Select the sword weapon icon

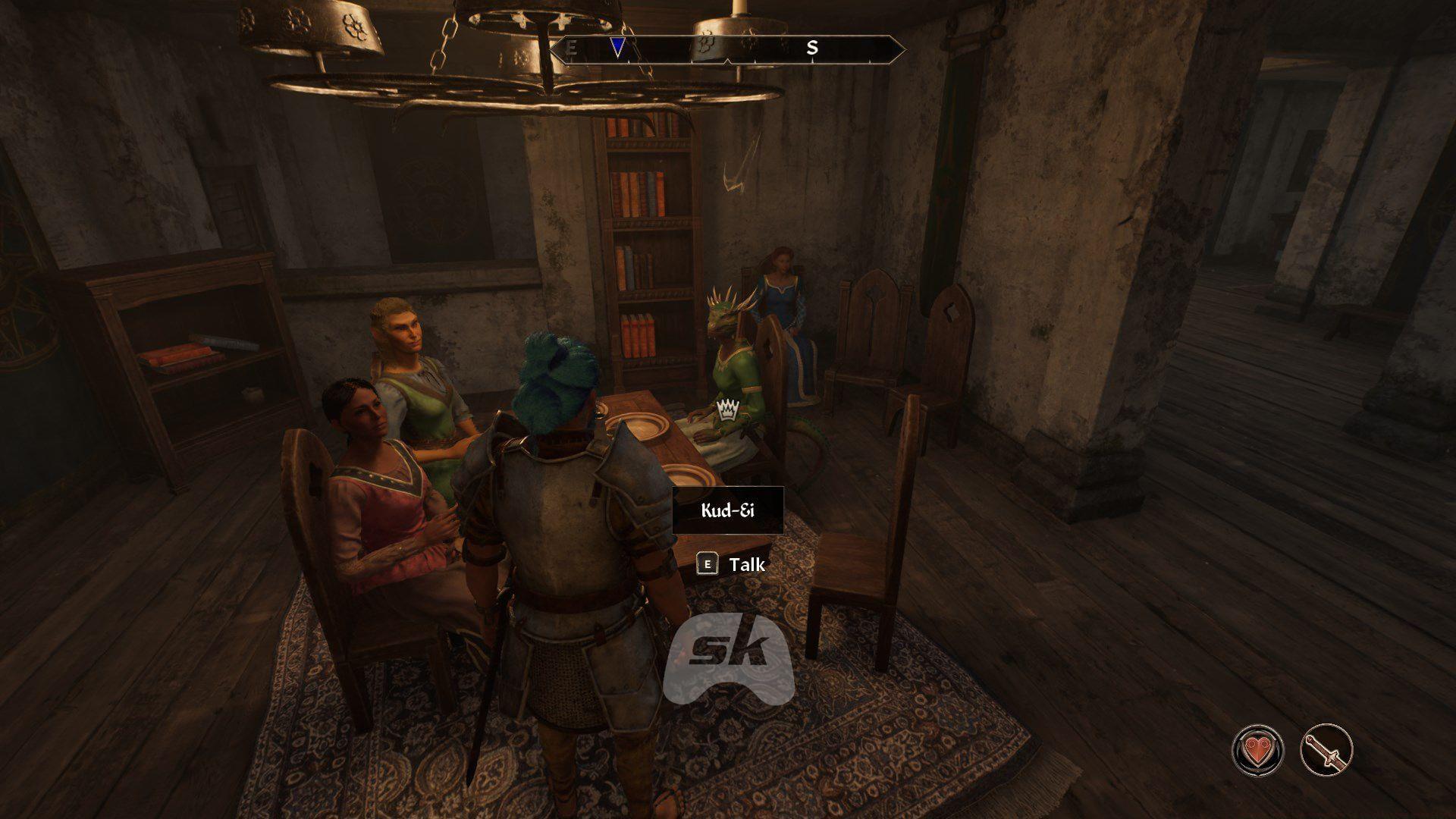(x=1326, y=750)
